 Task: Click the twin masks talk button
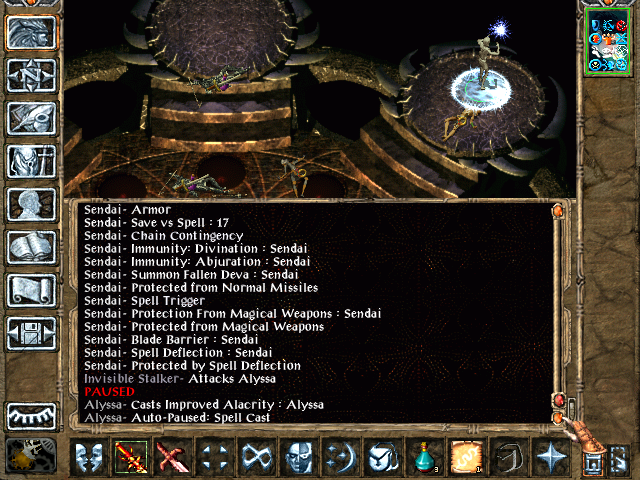pos(89,460)
